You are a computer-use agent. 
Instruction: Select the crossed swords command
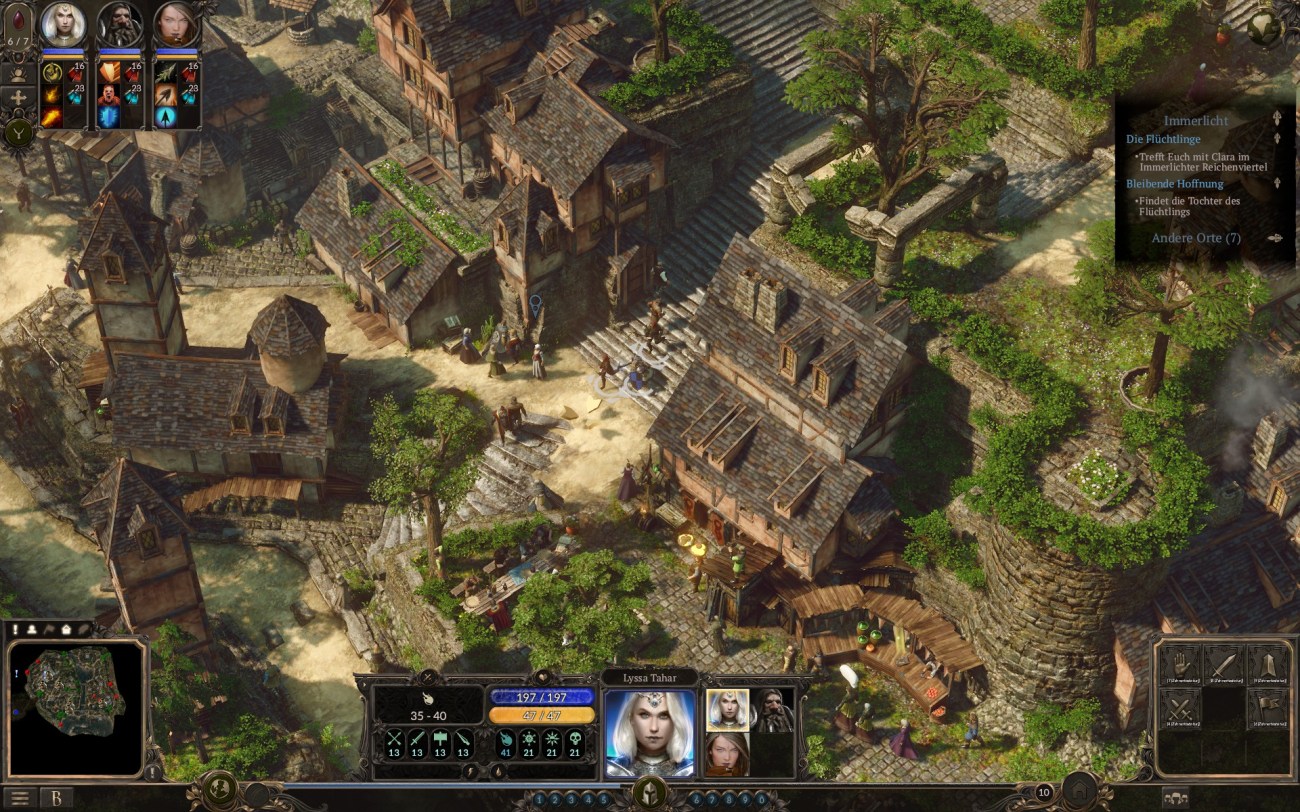[x=1180, y=708]
